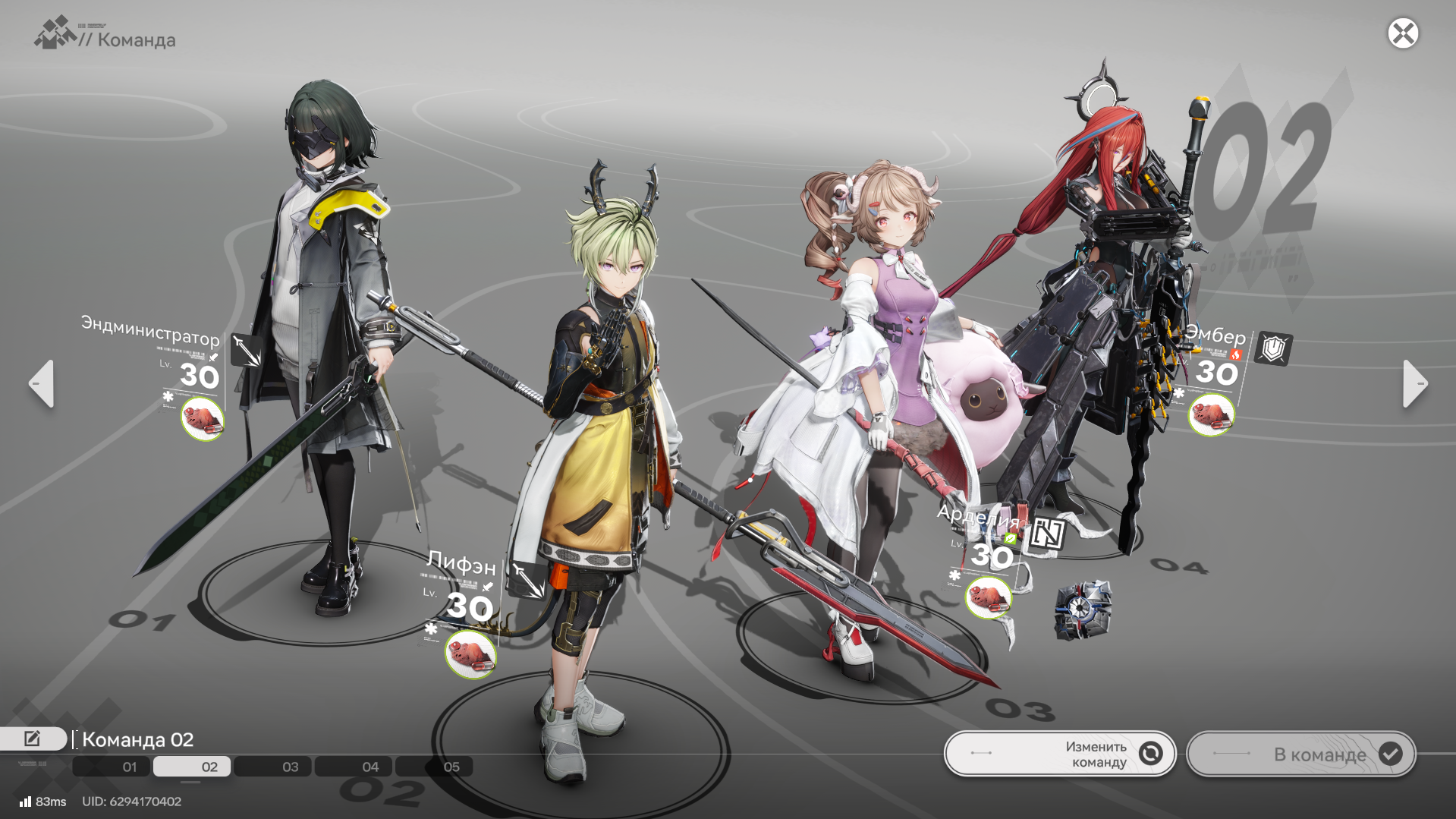1456x819 pixels.
Task: Choose team tab 05
Action: tap(434, 767)
